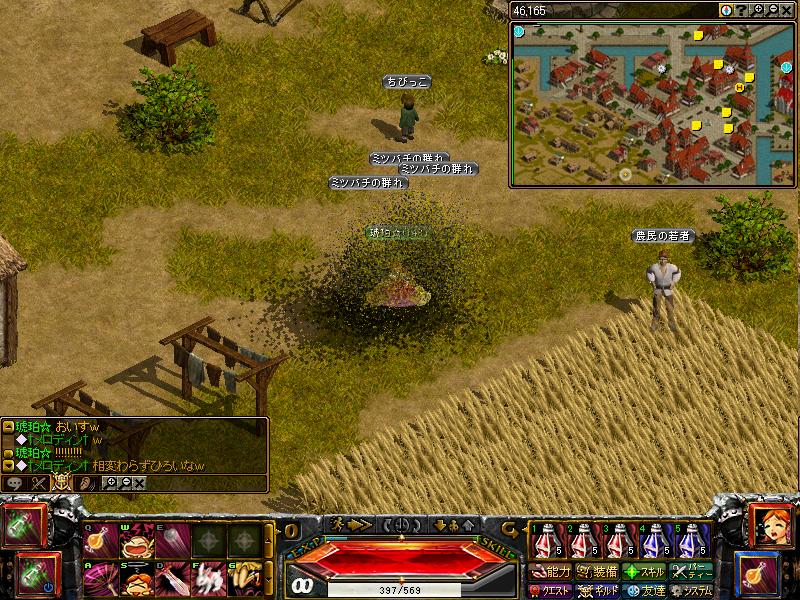Open the パーティー (party) menu
This screenshot has height=600, width=800.
tap(692, 572)
